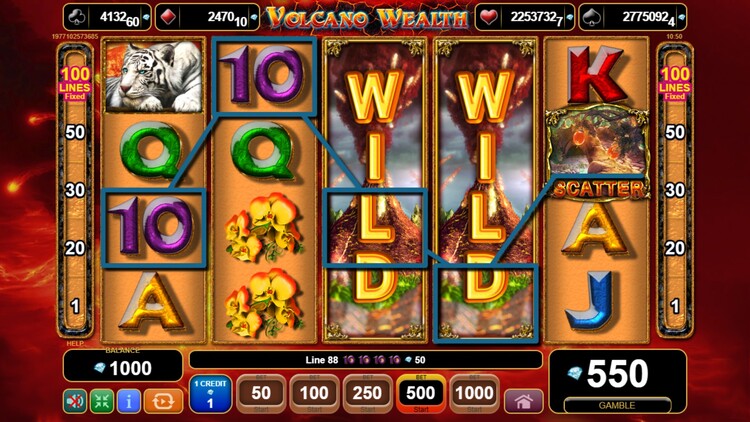This screenshot has width=750, height=422.
Task: Change the 1 Credit denomination button
Action: [x=210, y=394]
